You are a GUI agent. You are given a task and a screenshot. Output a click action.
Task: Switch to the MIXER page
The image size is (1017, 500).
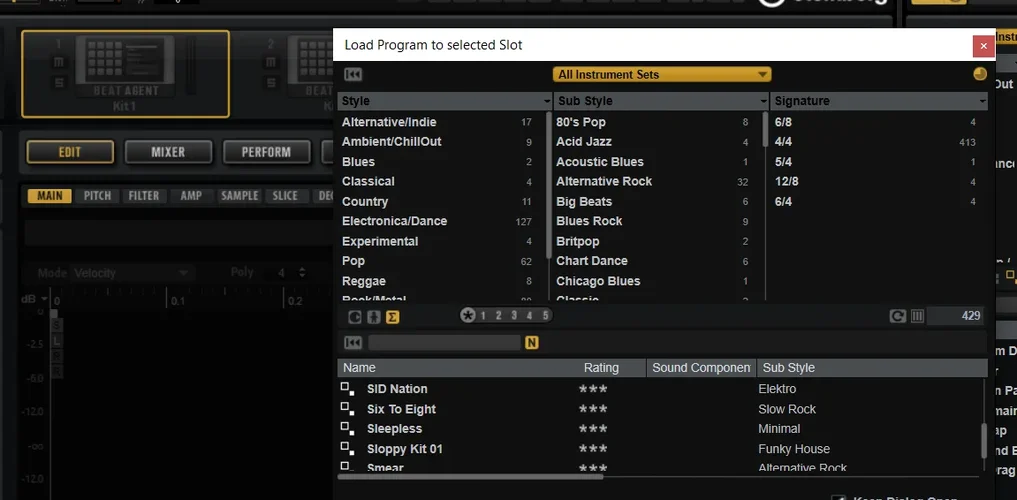click(168, 152)
